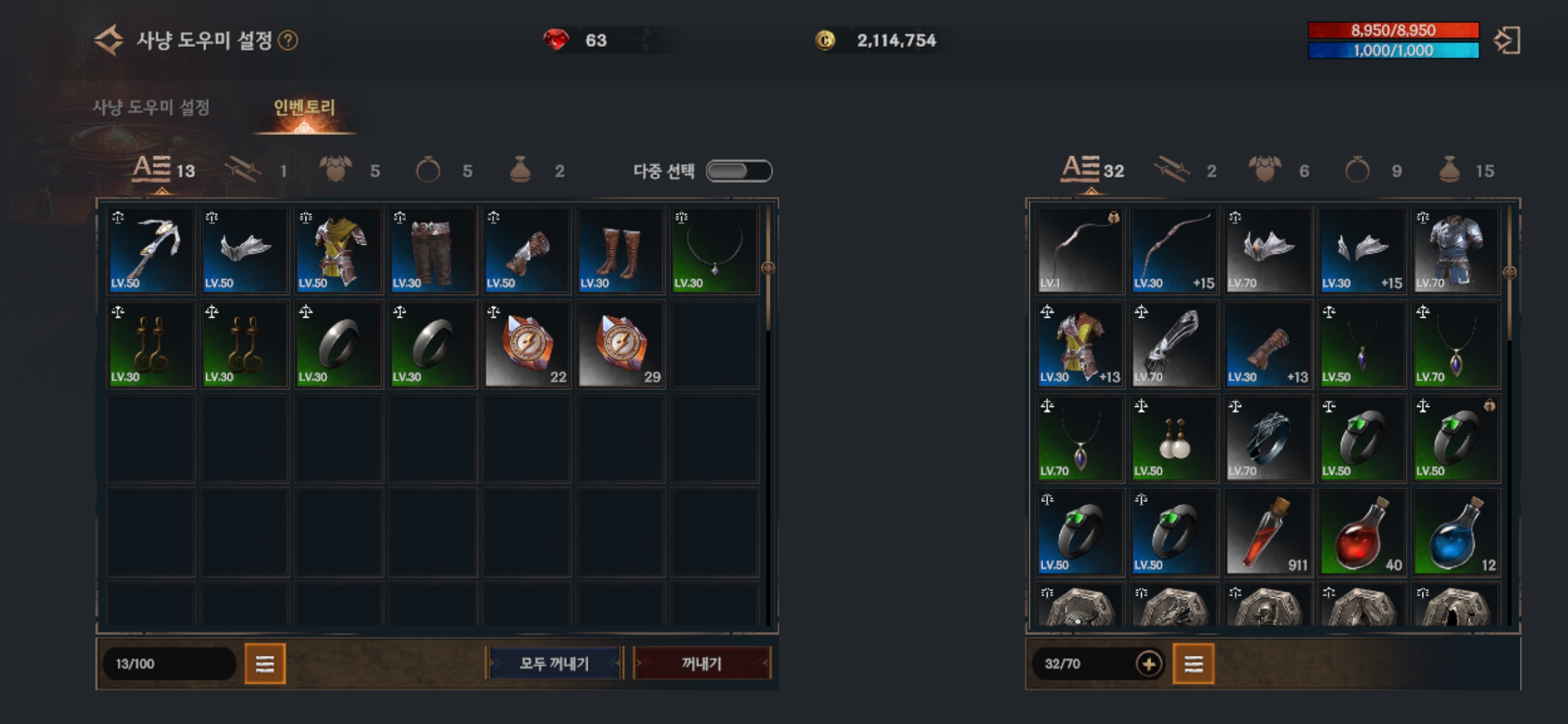Select the 인벤토리 tab
The image size is (1568, 724).
click(x=304, y=107)
